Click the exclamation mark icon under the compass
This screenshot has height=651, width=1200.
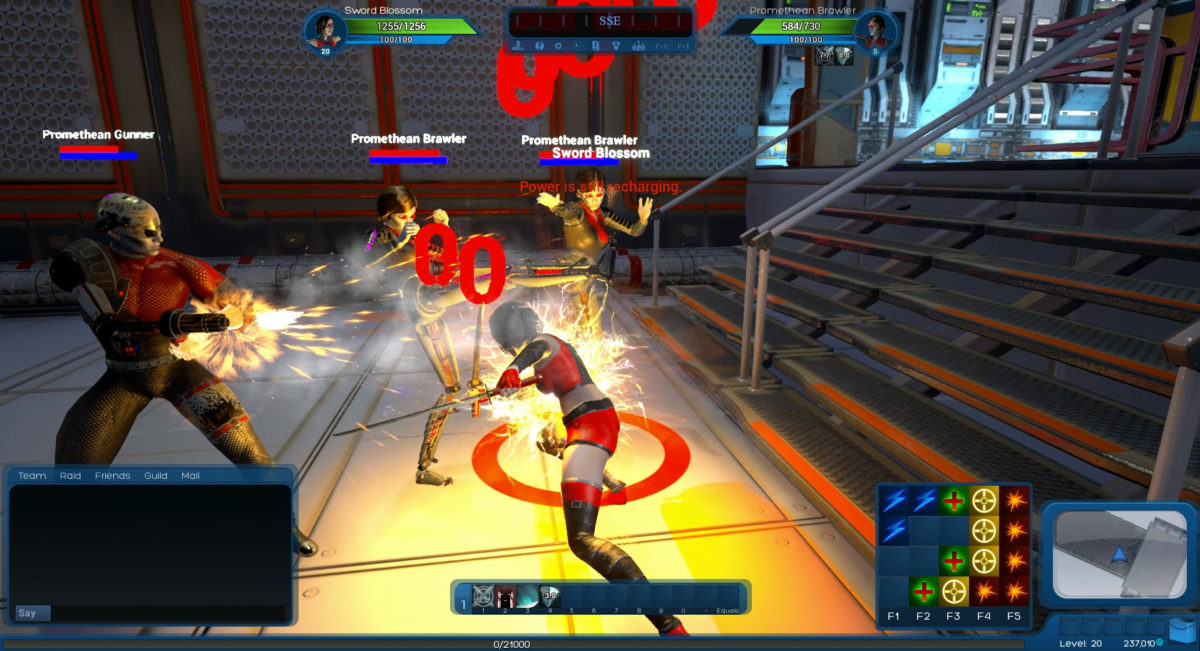(596, 46)
